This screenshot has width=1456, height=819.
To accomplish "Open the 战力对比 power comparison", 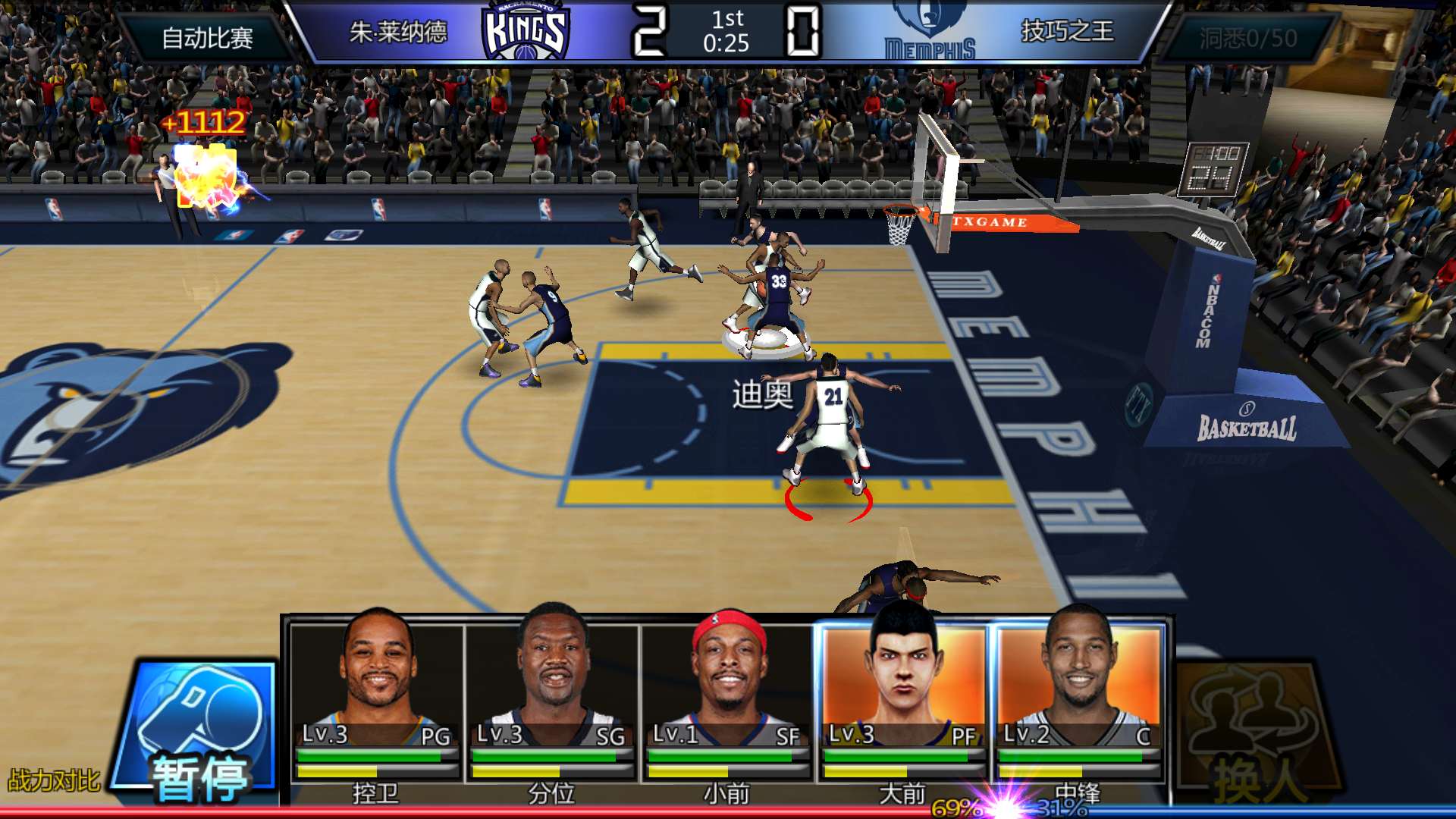I will [x=55, y=780].
